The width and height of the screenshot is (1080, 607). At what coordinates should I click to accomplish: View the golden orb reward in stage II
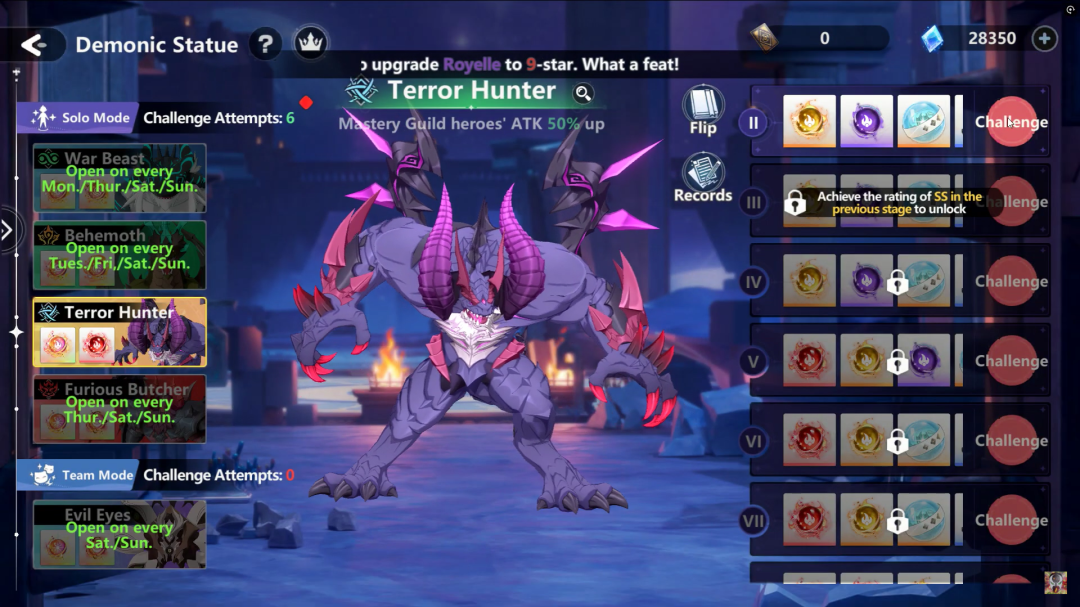pyautogui.click(x=808, y=122)
